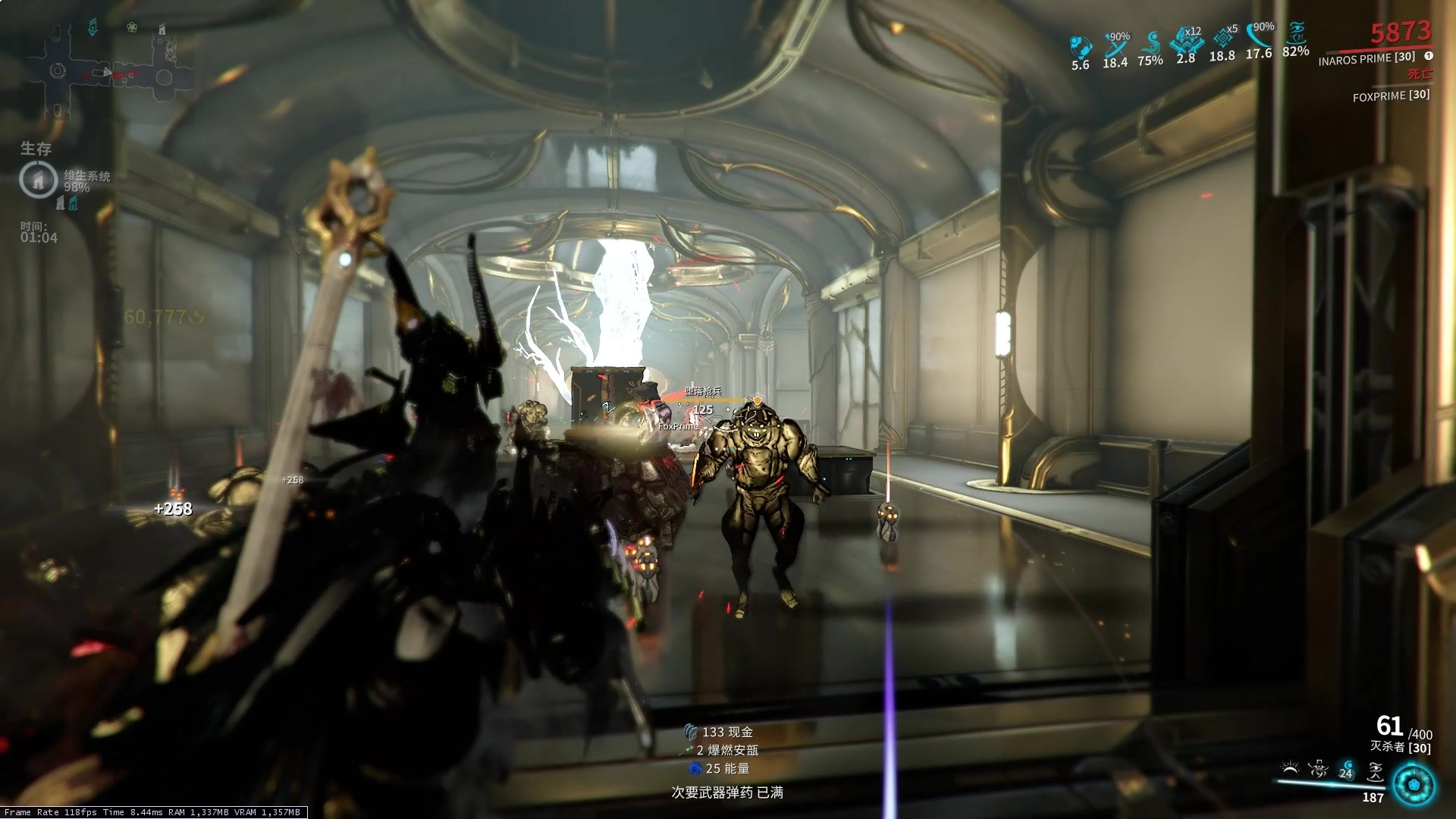Click the circular buff icon showing 5.6
The width and height of the screenshot is (1456, 819).
pyautogui.click(x=1081, y=47)
